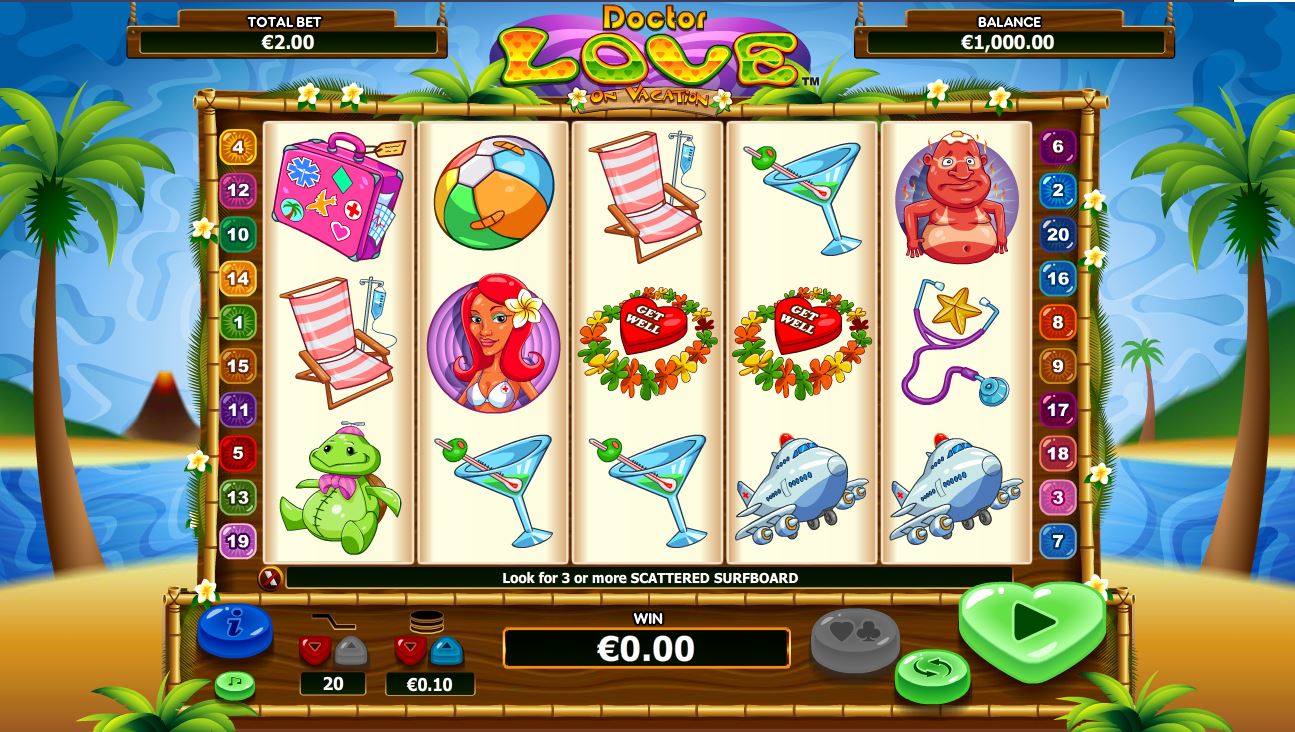The width and height of the screenshot is (1295, 732).
Task: Highlight payline 1 marker
Action: [x=238, y=322]
